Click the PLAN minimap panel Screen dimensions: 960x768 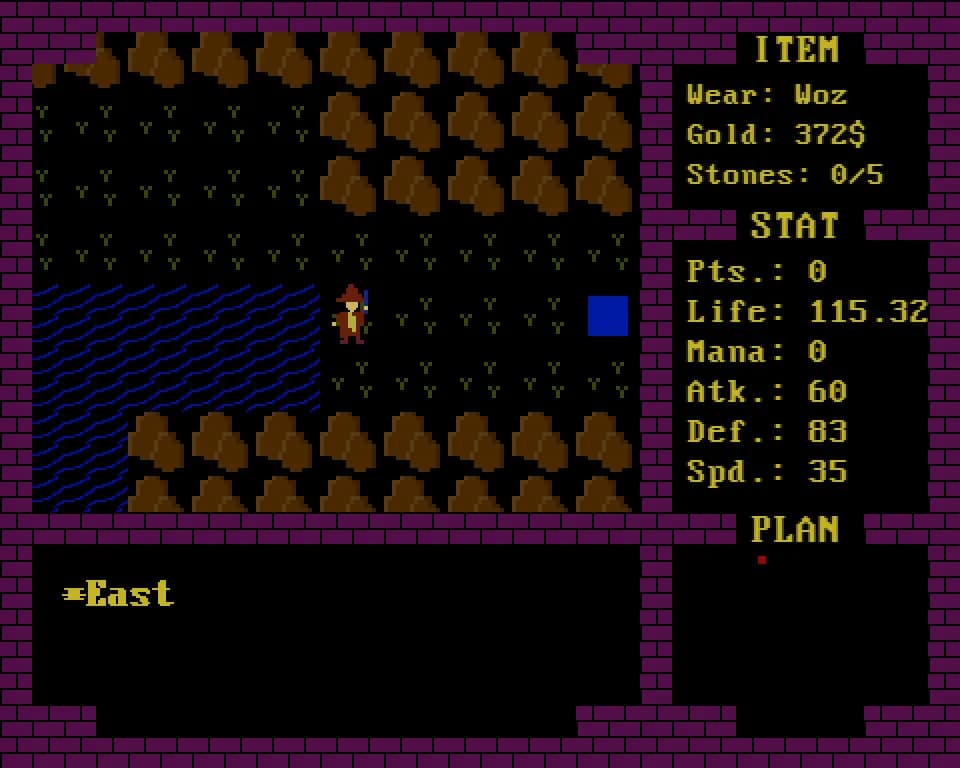[800, 625]
